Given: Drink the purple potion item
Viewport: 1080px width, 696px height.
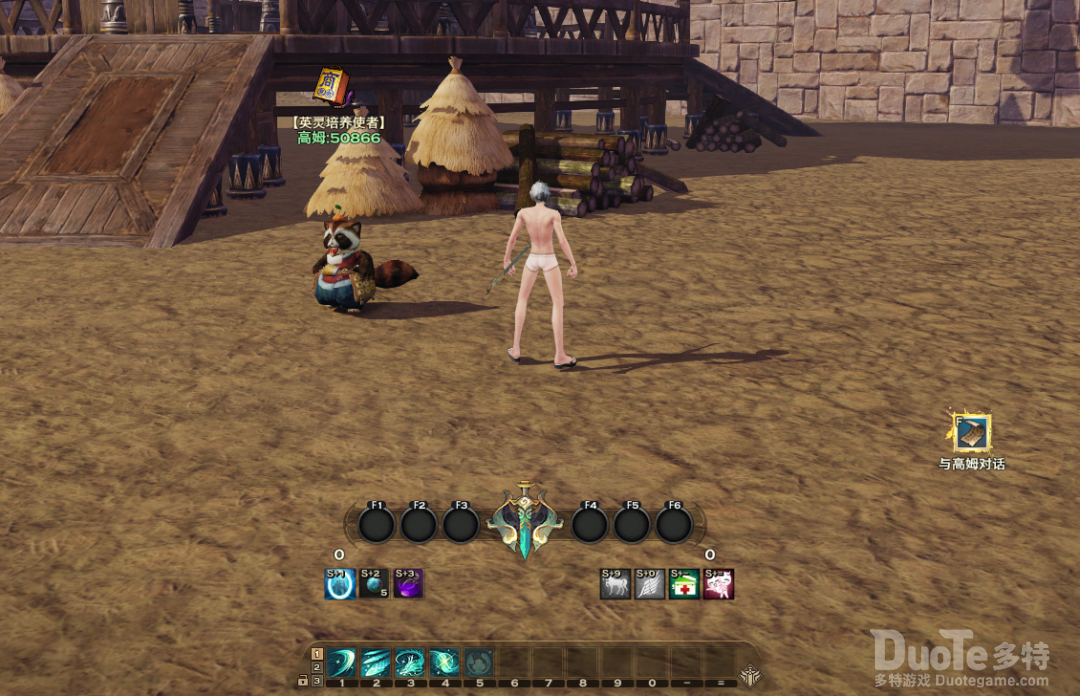Looking at the screenshot, I should (x=408, y=584).
